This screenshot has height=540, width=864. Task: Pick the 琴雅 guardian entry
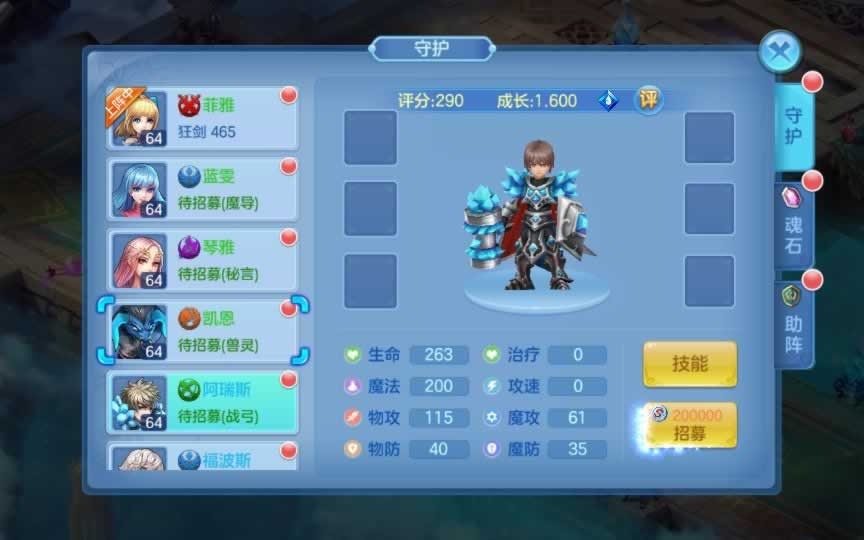(x=203, y=260)
